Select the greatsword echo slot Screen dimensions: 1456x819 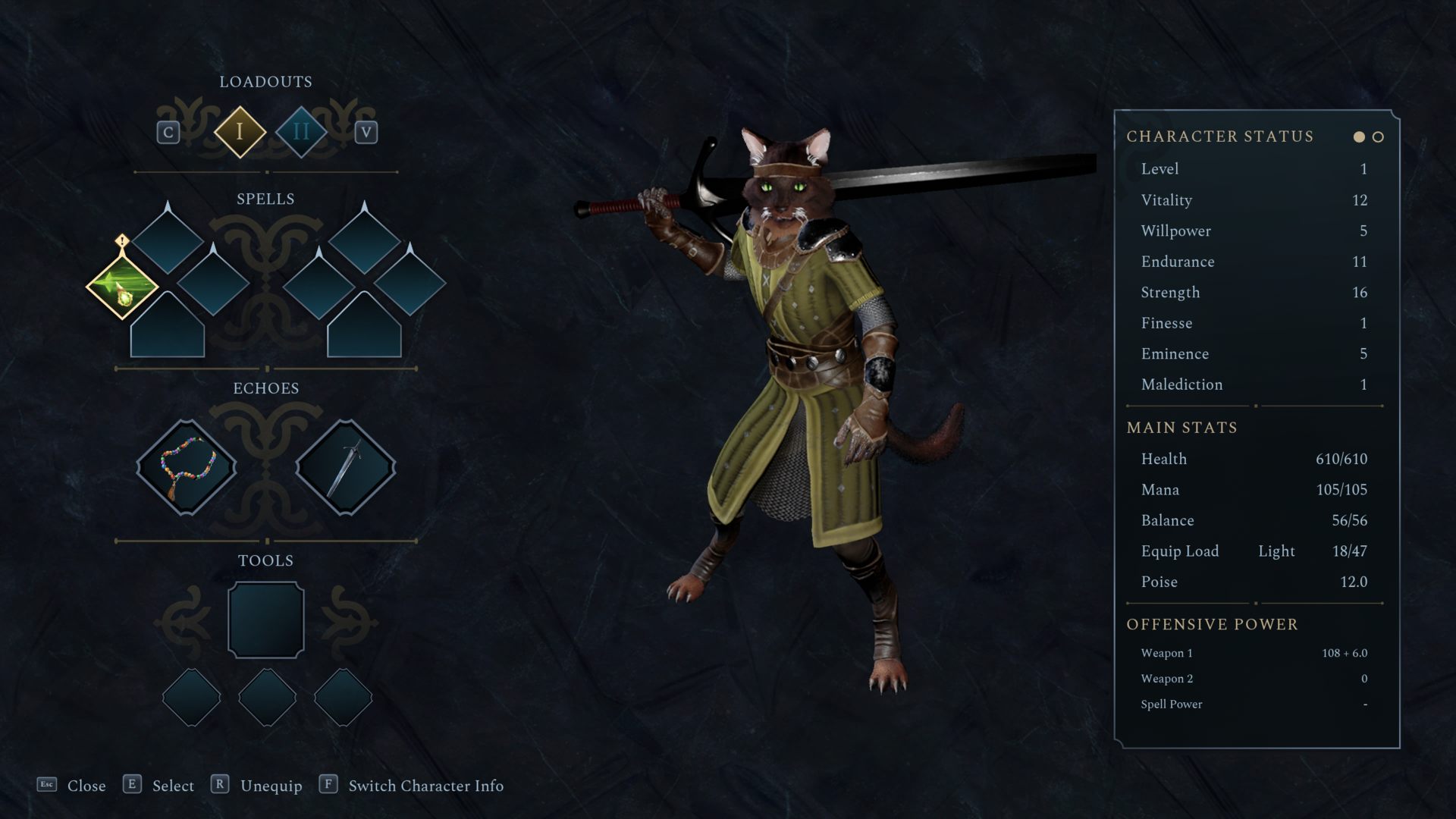(345, 467)
